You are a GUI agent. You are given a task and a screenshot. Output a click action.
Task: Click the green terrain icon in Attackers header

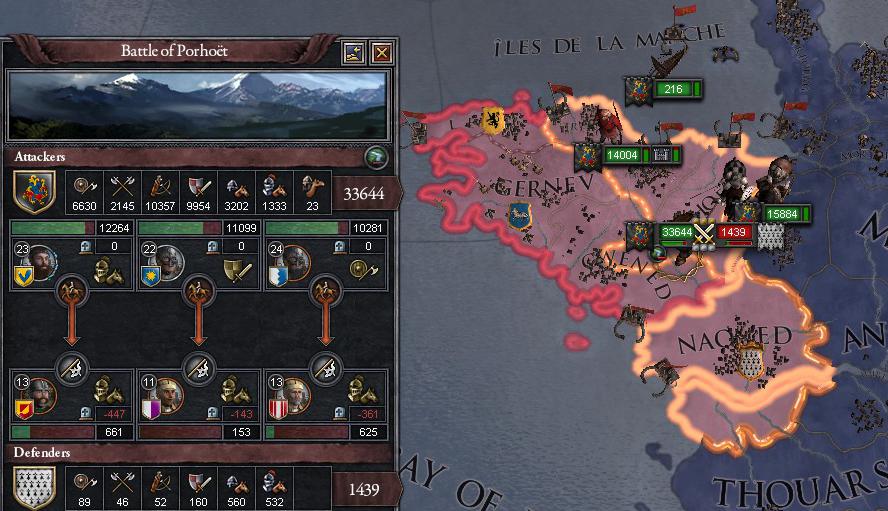tap(375, 155)
